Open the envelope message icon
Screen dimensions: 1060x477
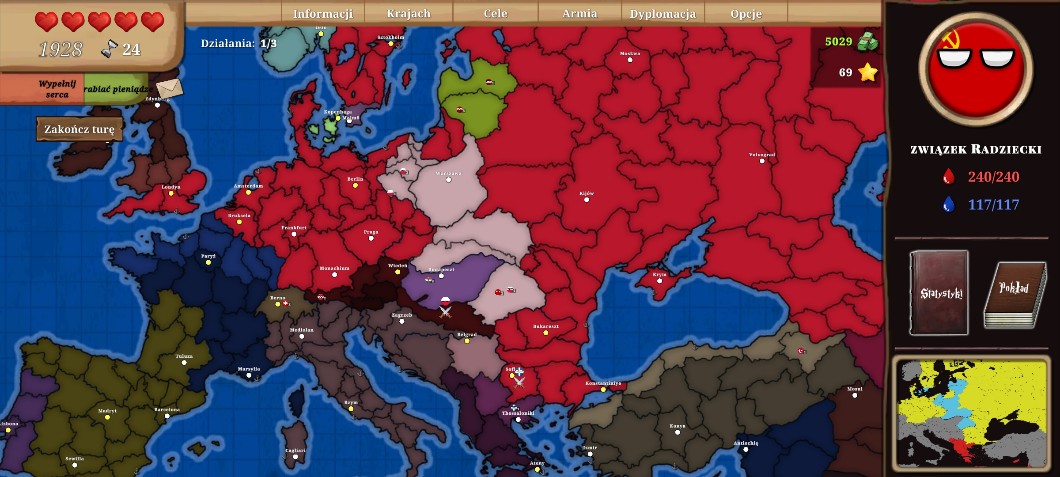[169, 88]
